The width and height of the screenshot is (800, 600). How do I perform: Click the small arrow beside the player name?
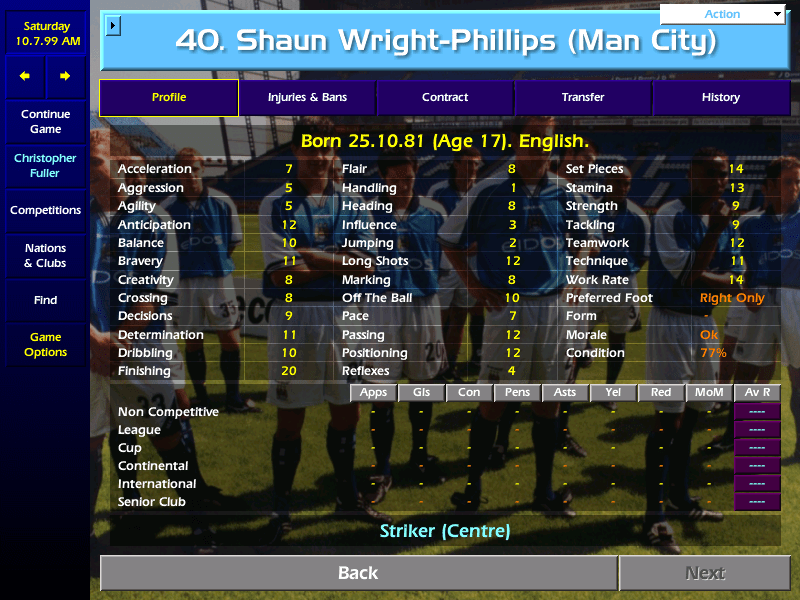[x=113, y=24]
